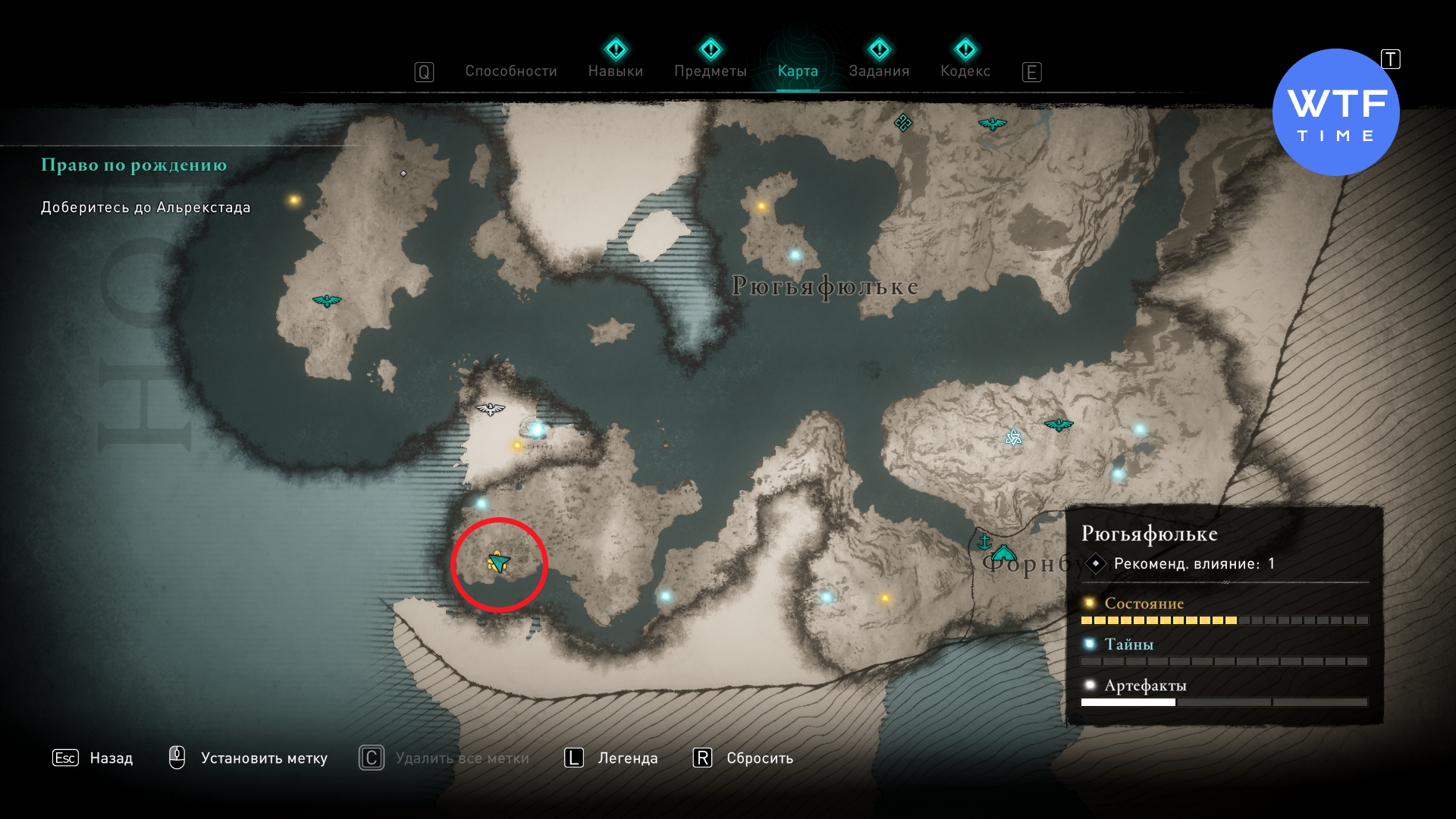
Task: Switch to the Способности tab
Action: coord(510,71)
